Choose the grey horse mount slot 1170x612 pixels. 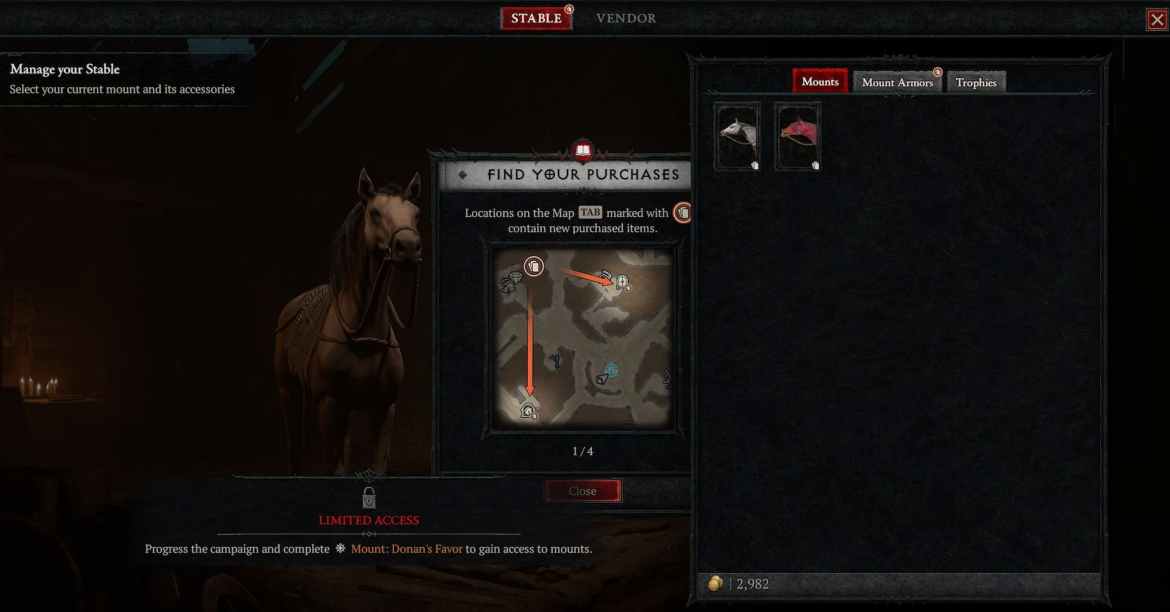pyautogui.click(x=738, y=136)
